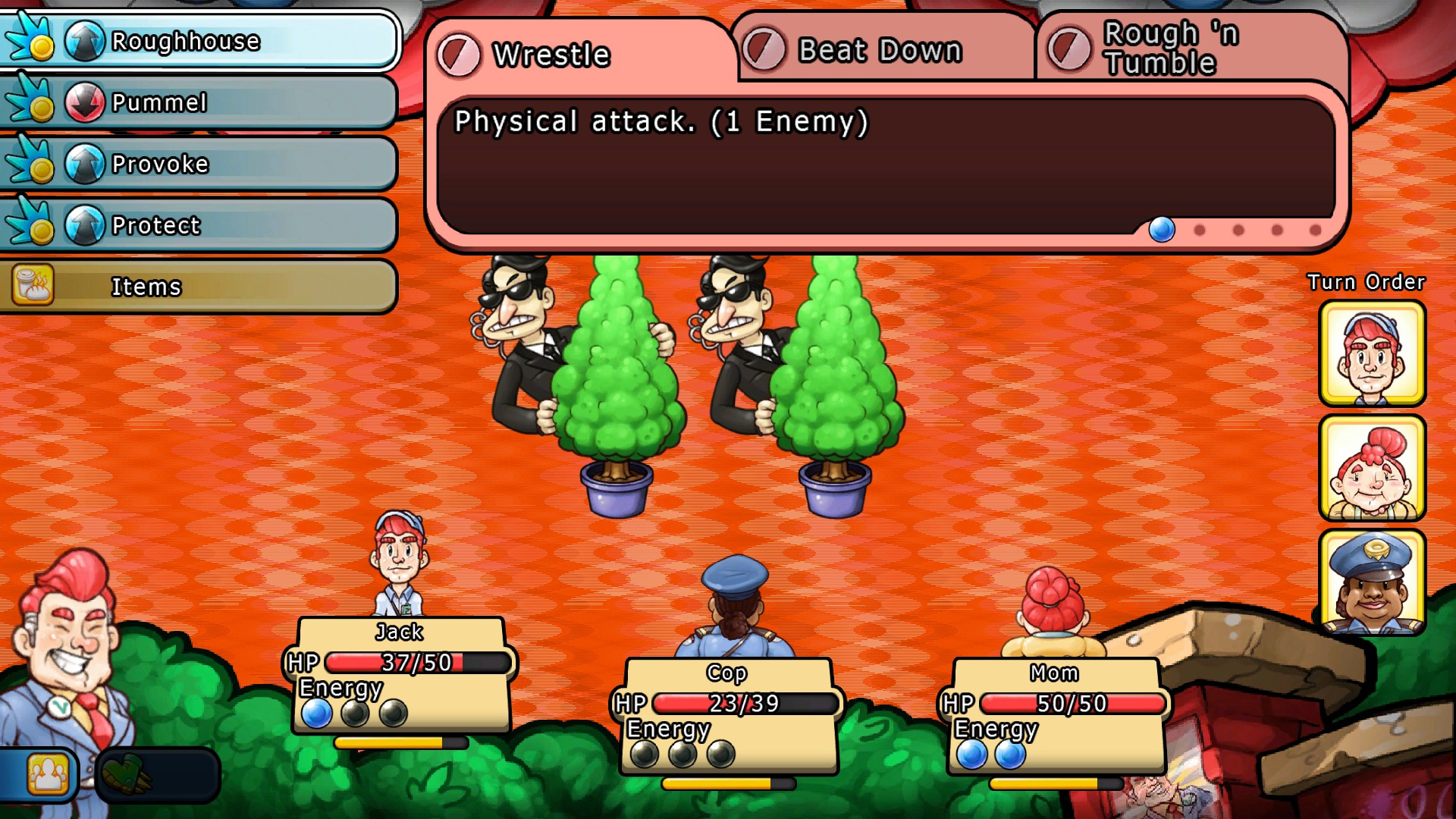Click the blue page indicator dot
The height and width of the screenshot is (819, 1456).
click(x=1162, y=229)
